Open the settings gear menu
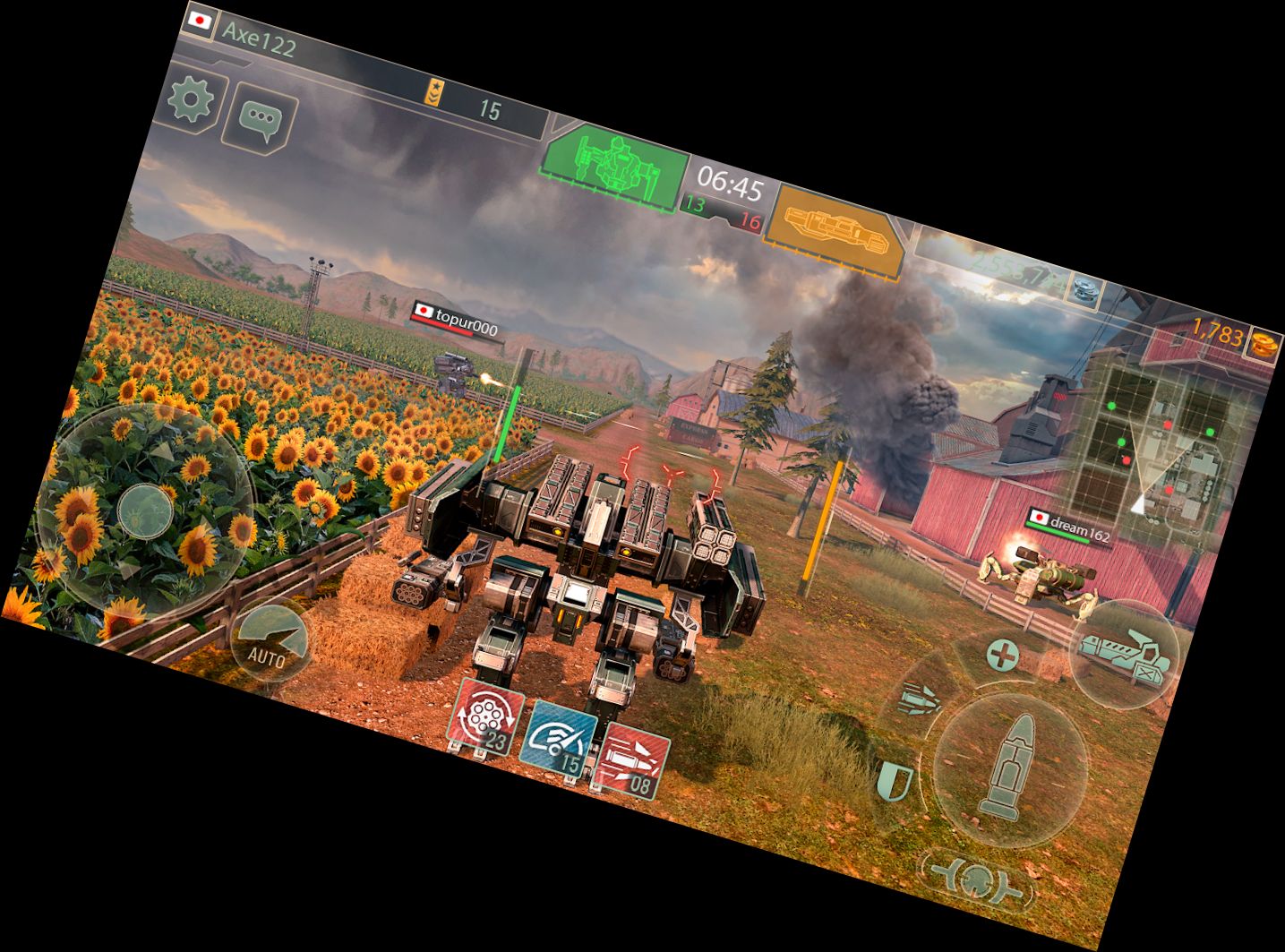 190,101
